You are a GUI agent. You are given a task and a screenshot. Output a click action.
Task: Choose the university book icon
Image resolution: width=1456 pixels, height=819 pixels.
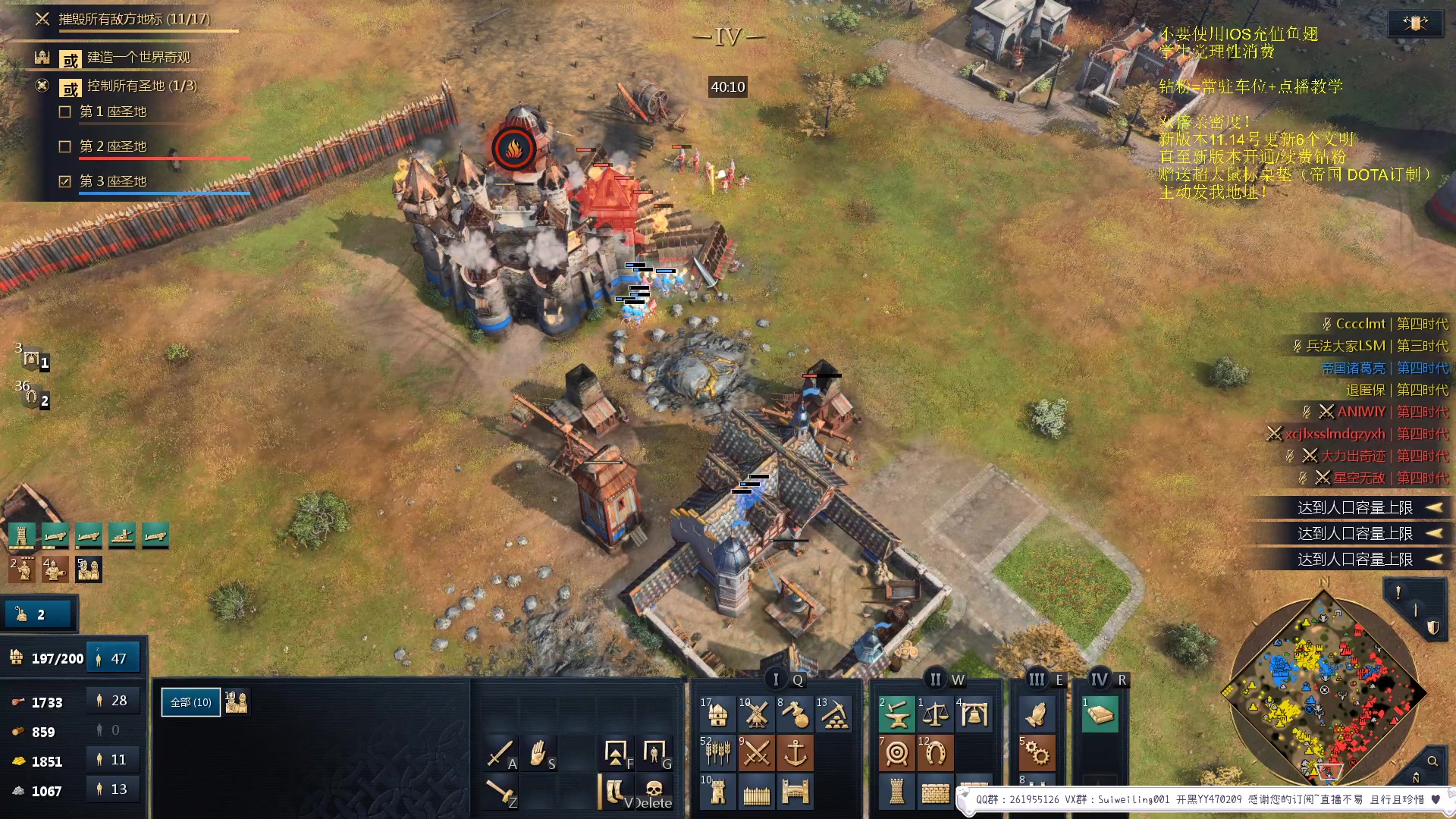[1100, 714]
